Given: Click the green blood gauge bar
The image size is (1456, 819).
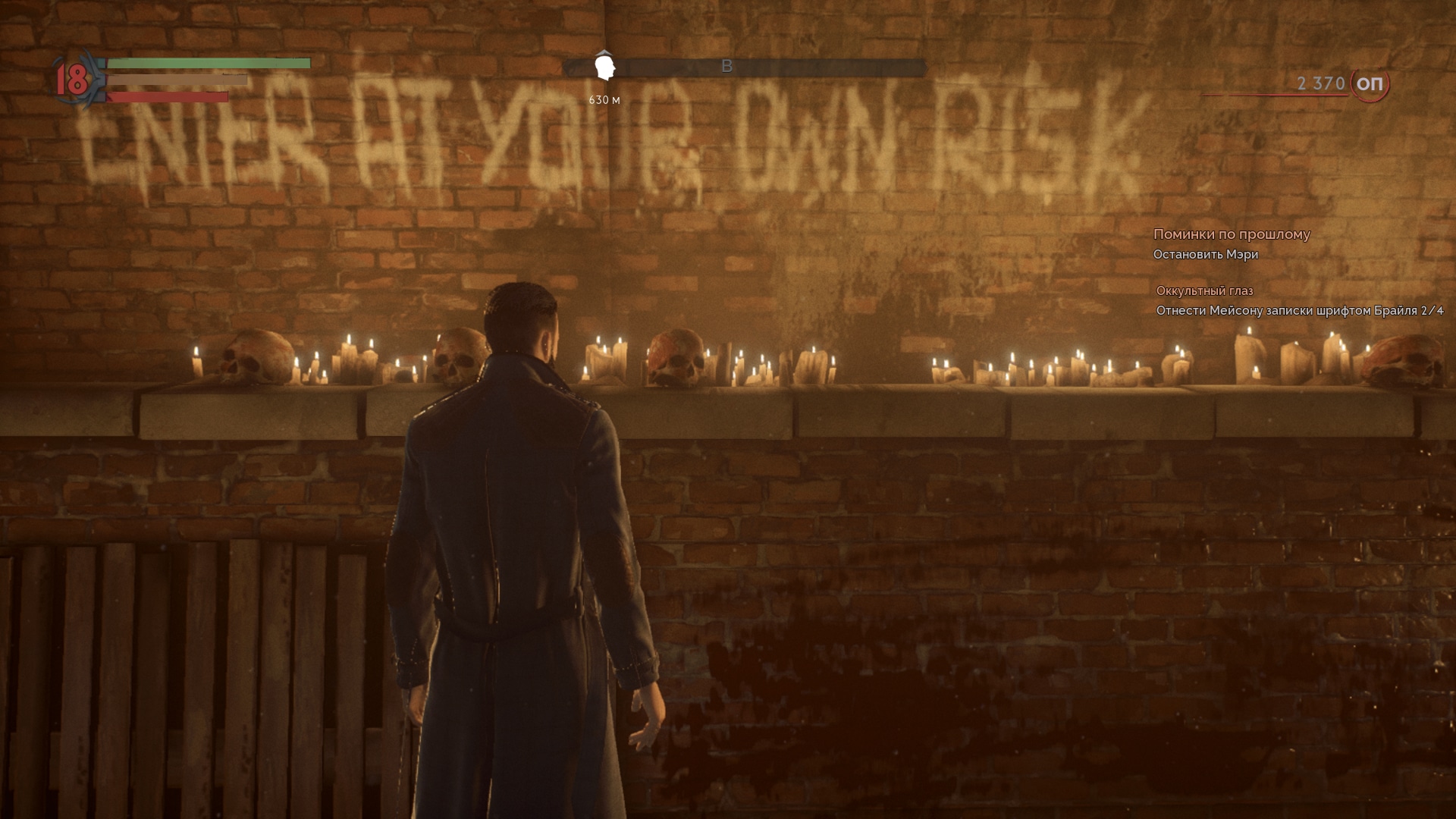Looking at the screenshot, I should tap(209, 64).
